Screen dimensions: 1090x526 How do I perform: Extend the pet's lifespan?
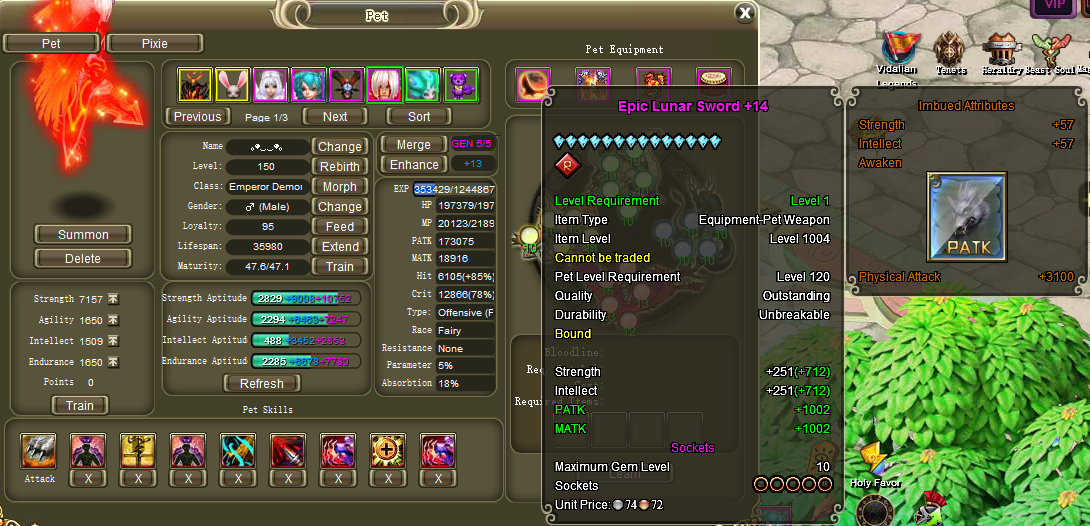coord(340,247)
